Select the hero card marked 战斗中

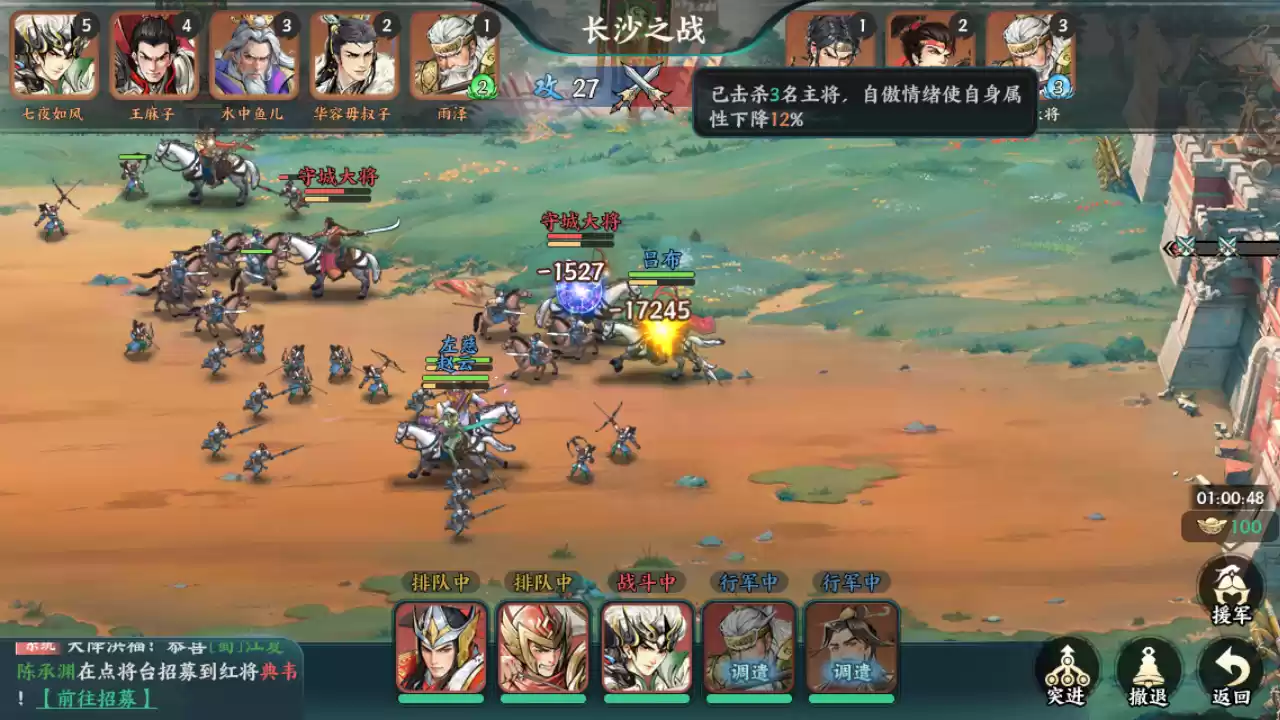647,647
